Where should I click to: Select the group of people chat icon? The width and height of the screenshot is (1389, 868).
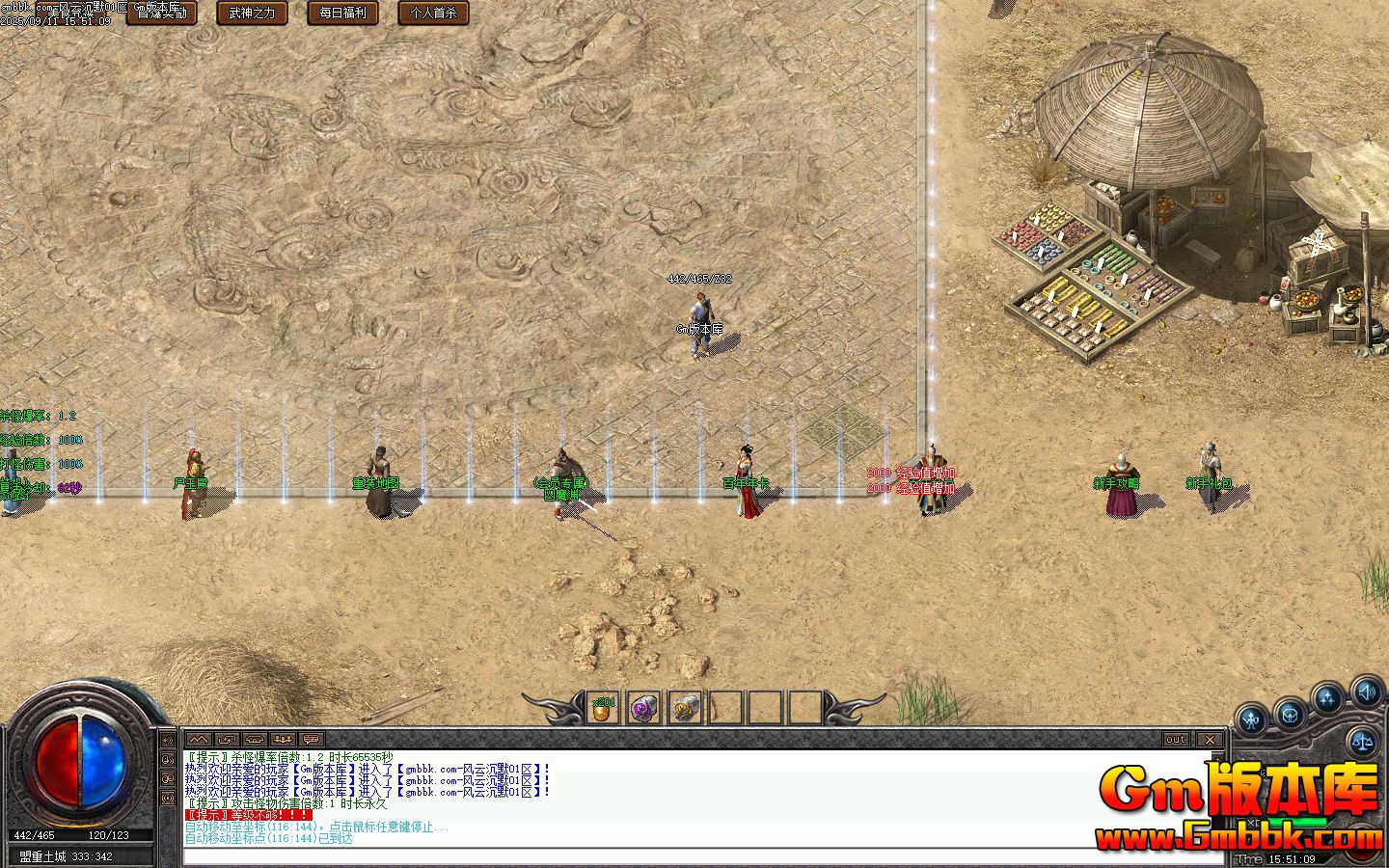(283, 739)
